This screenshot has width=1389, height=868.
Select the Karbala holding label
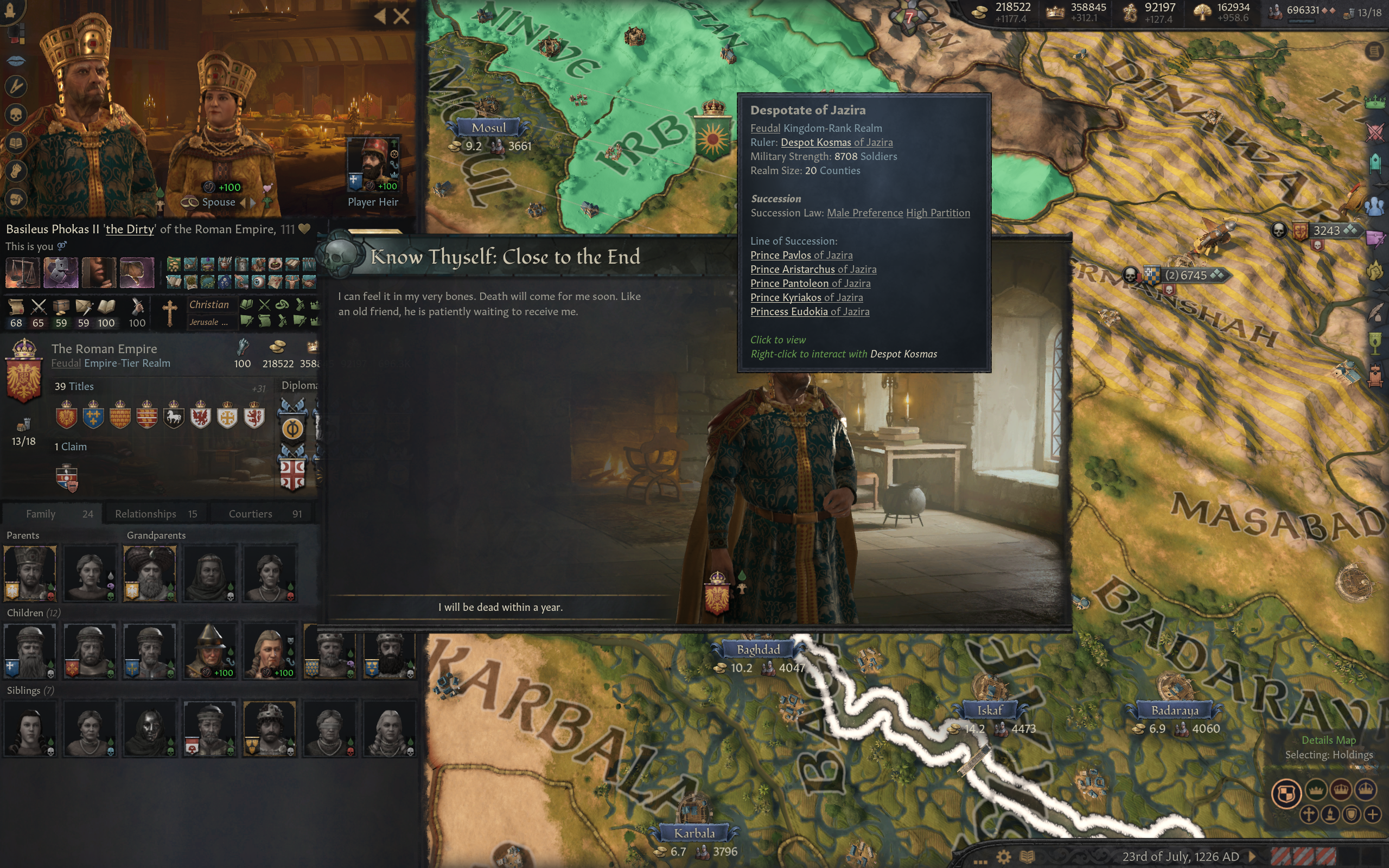pyautogui.click(x=694, y=834)
